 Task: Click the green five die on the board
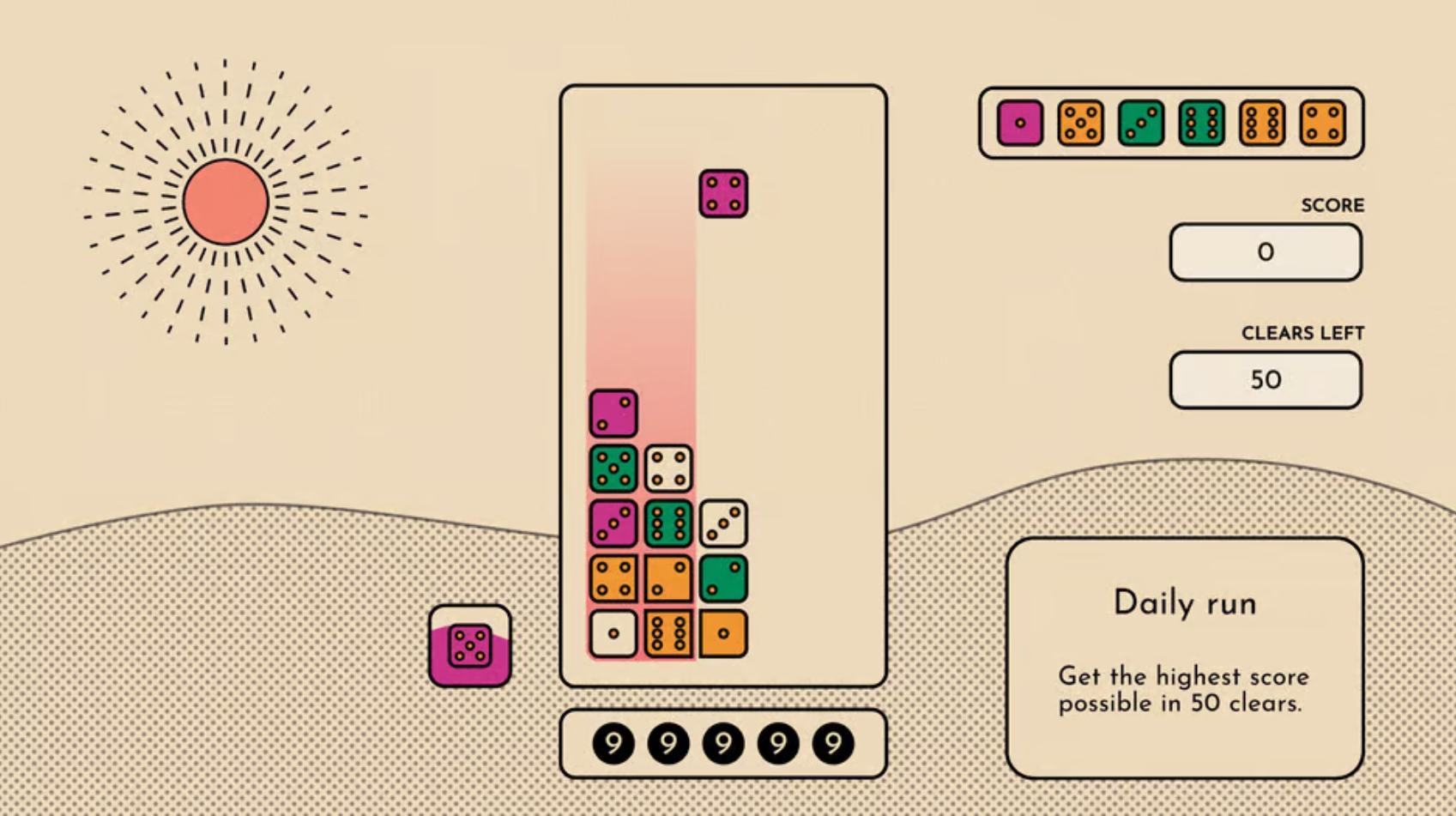(x=613, y=468)
